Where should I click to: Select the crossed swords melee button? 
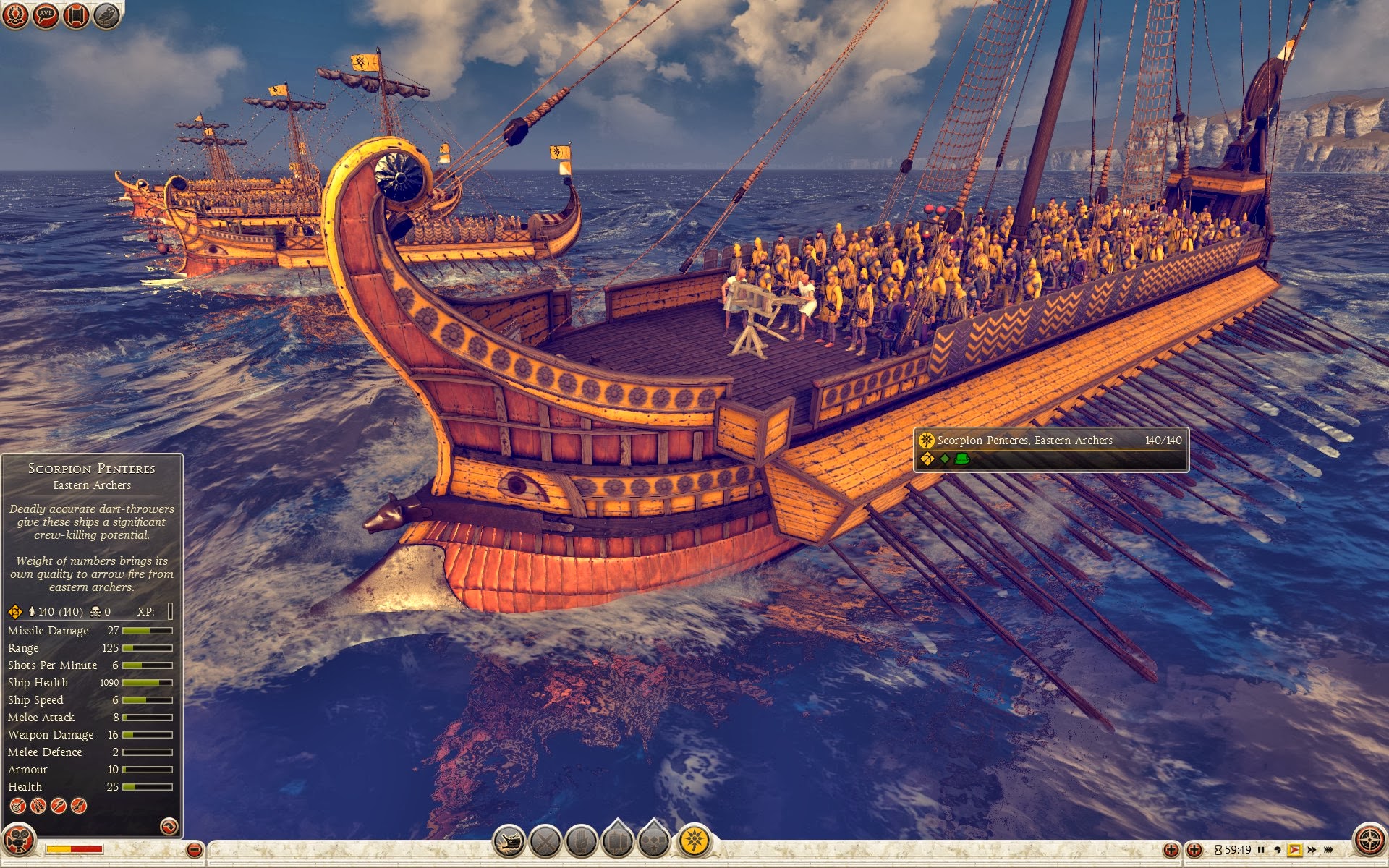(545, 841)
